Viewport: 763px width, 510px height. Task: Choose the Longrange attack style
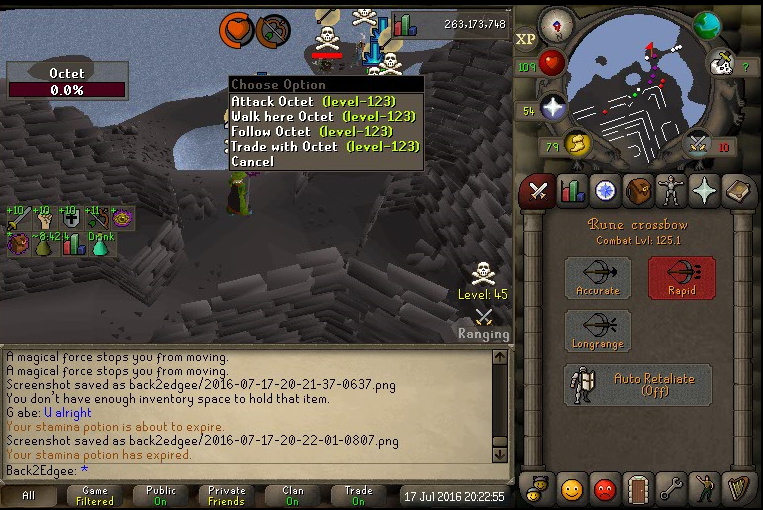click(597, 331)
